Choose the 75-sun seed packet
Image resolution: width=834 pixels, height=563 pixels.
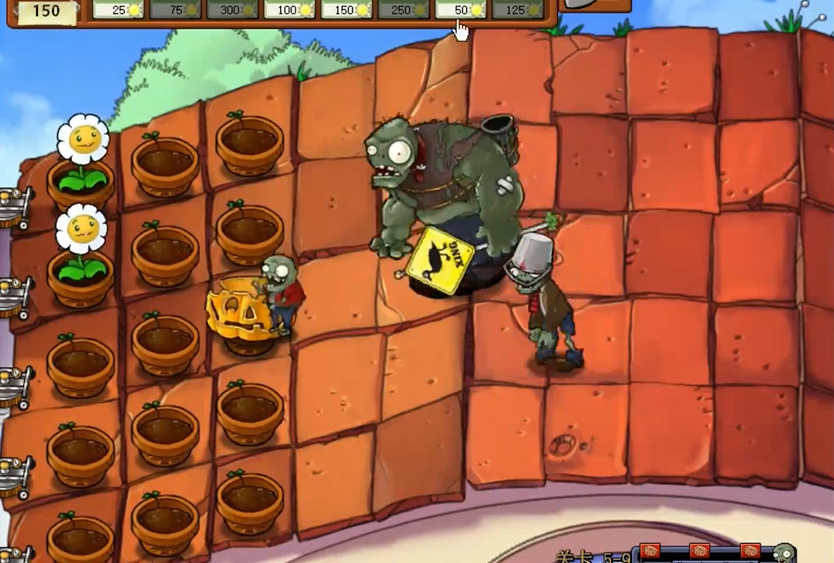[x=175, y=10]
